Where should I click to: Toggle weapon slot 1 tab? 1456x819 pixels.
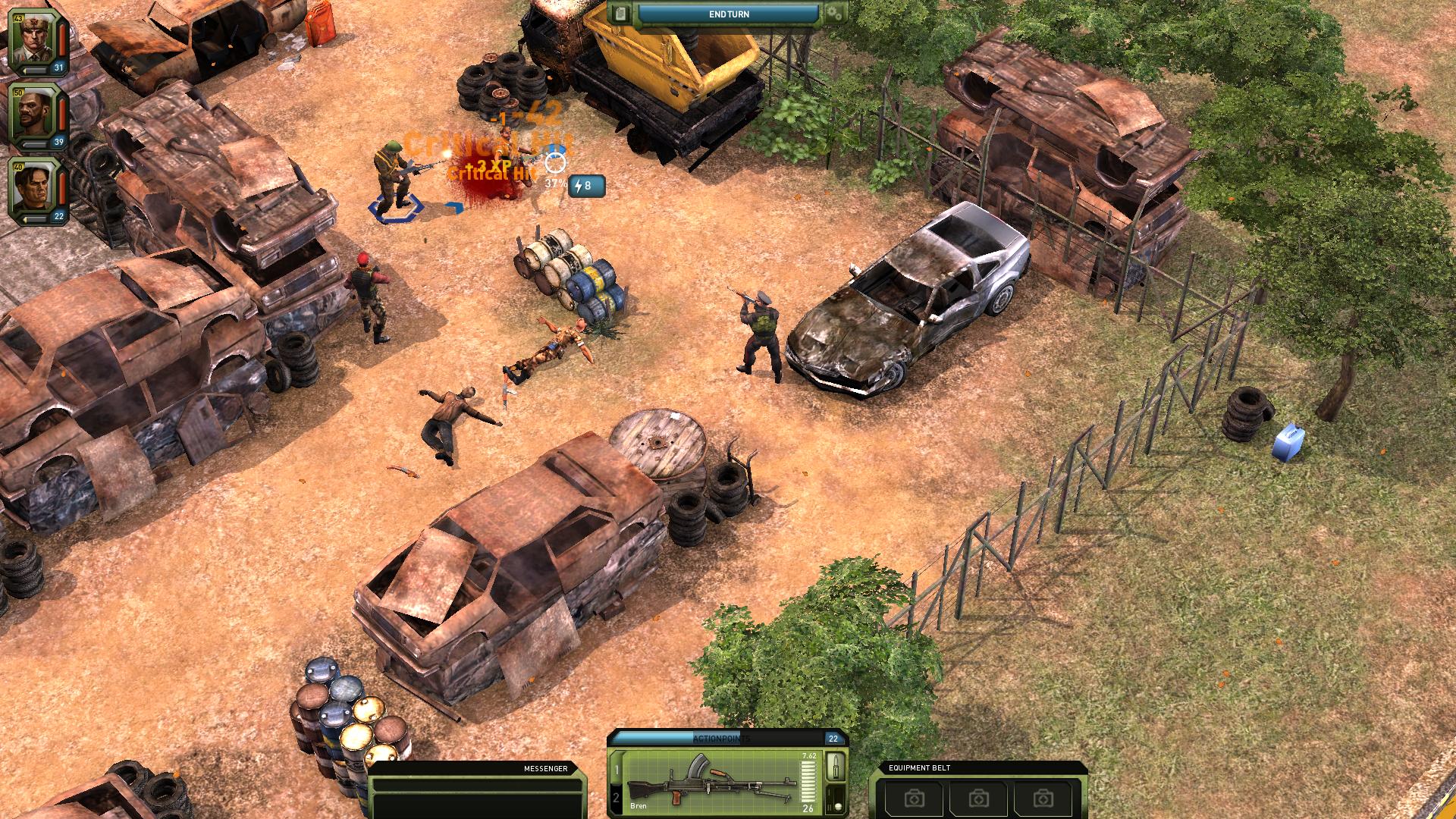click(616, 770)
